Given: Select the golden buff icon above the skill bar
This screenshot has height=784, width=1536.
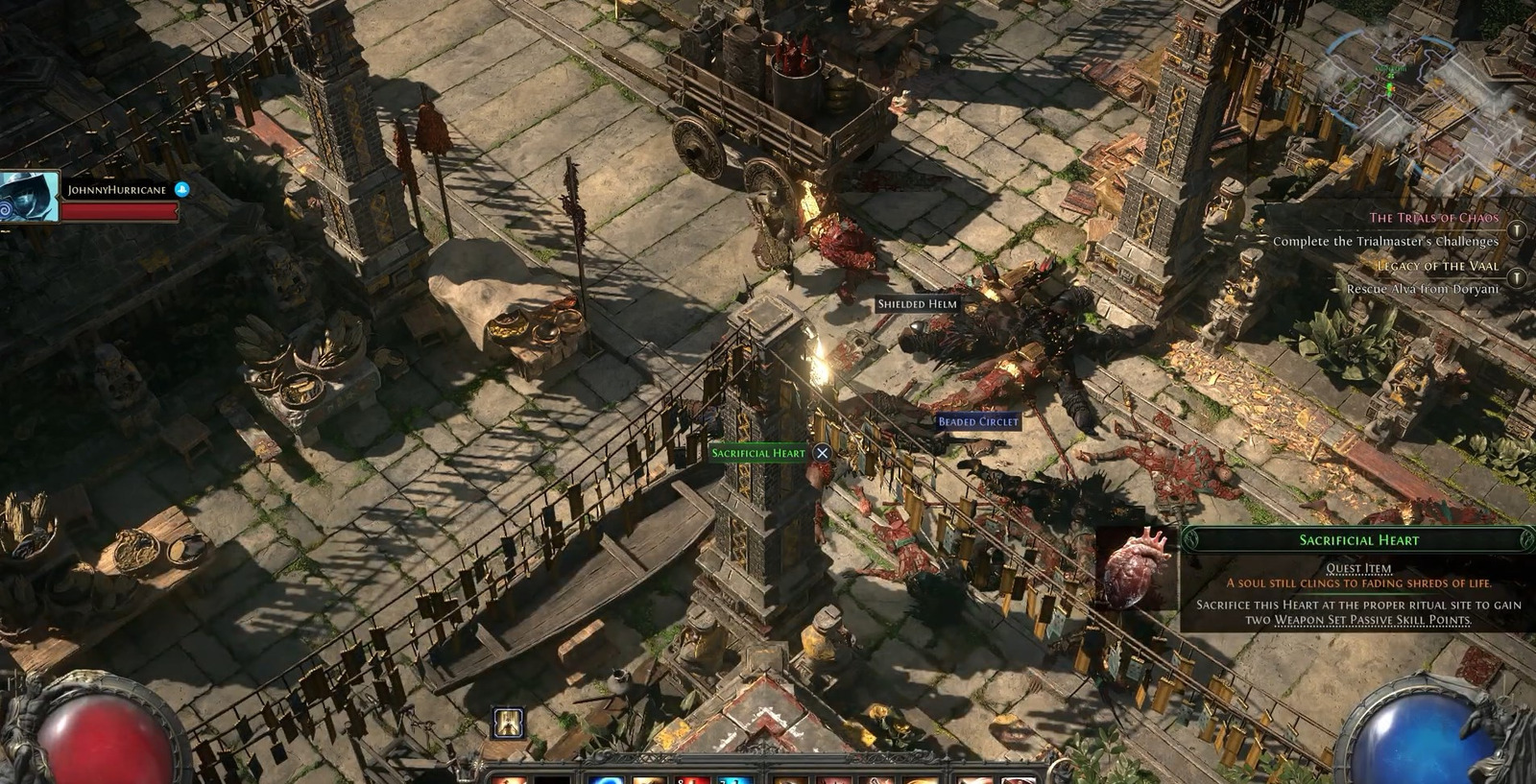Looking at the screenshot, I should [x=508, y=723].
